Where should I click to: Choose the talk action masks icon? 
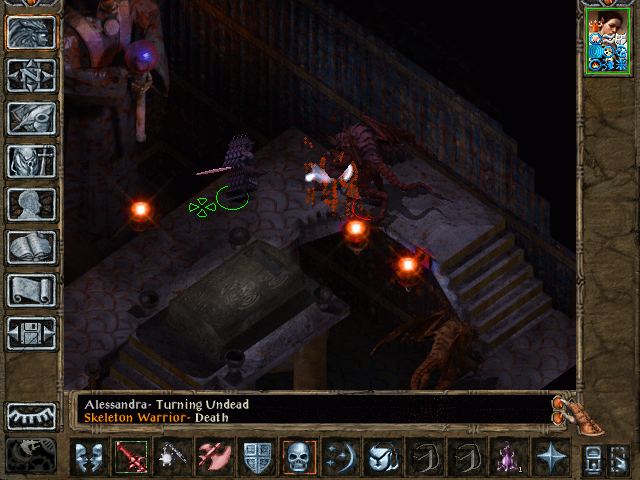coord(89,457)
